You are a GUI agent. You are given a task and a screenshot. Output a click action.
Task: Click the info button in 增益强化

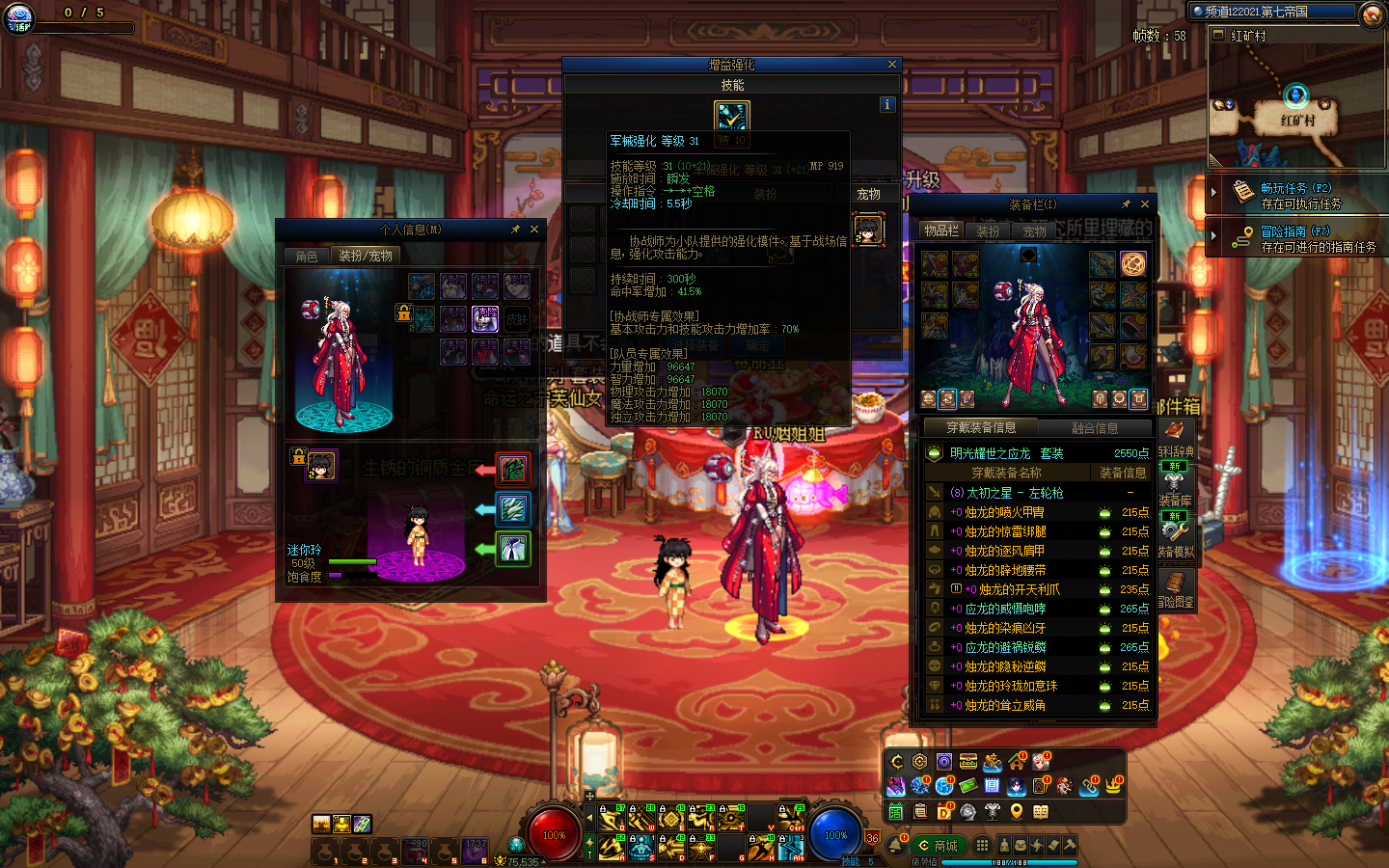887,104
